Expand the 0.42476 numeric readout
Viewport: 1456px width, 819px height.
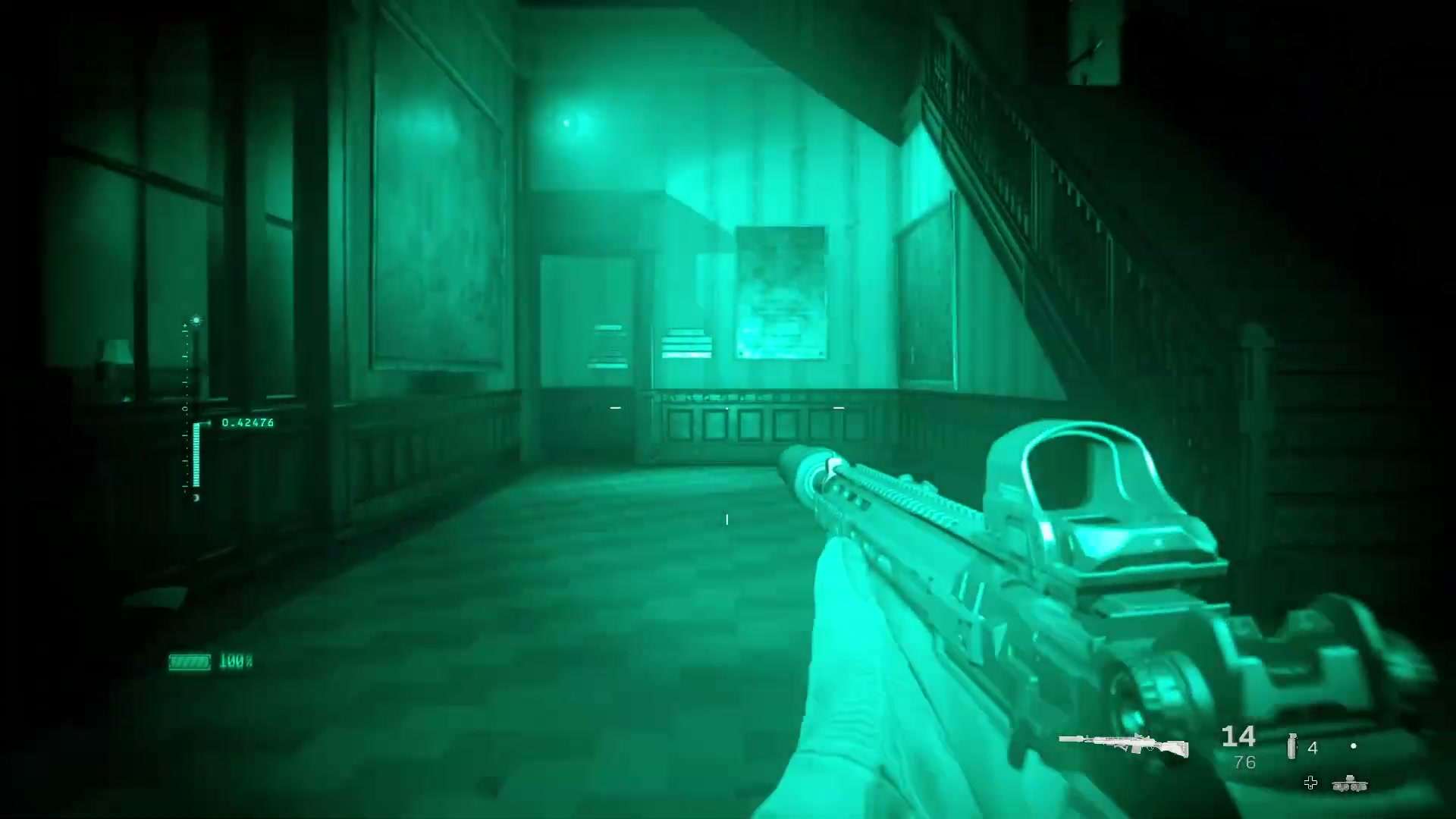[249, 422]
